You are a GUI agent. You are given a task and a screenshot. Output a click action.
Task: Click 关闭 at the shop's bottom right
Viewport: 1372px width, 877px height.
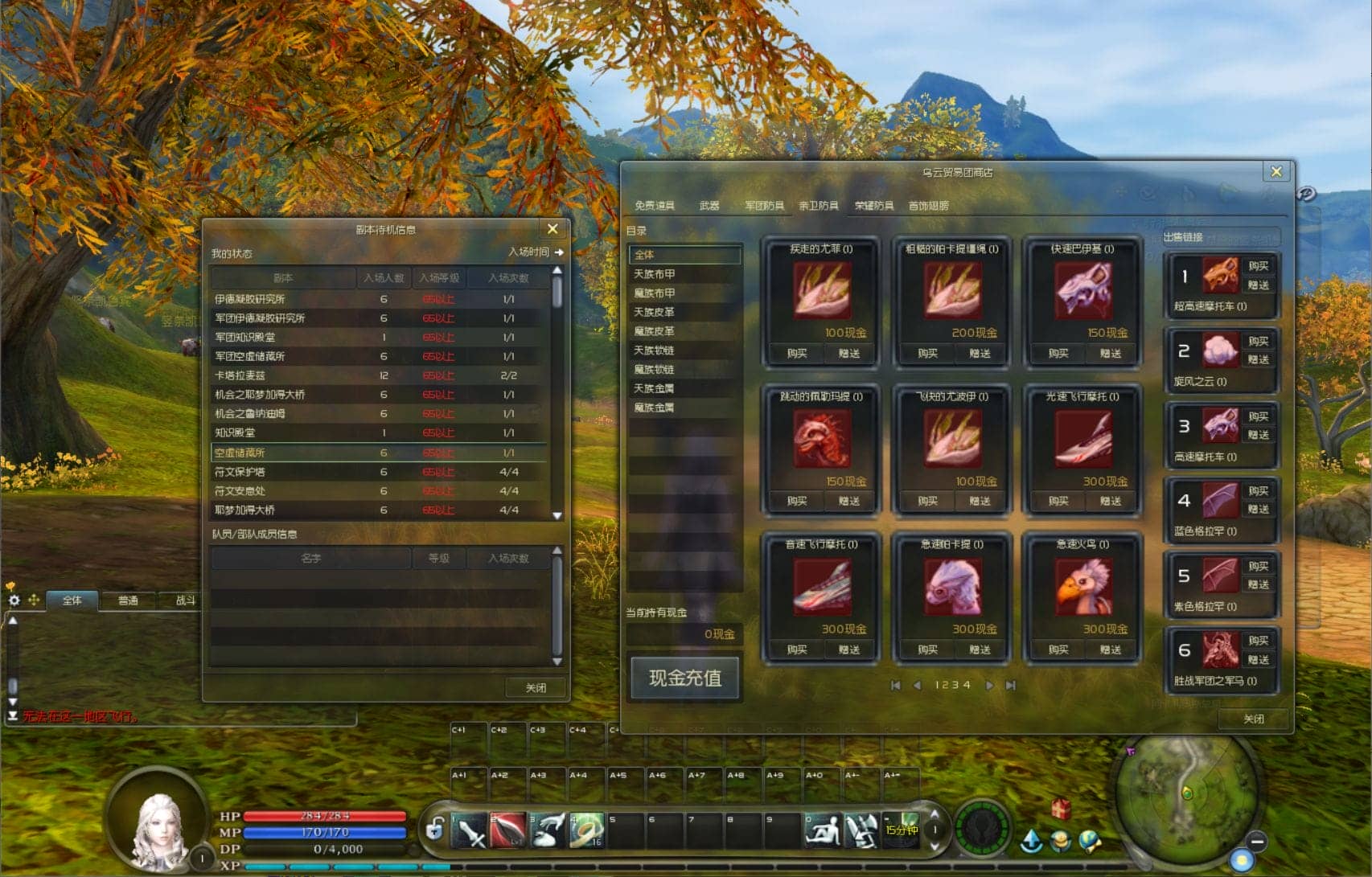tap(1253, 719)
